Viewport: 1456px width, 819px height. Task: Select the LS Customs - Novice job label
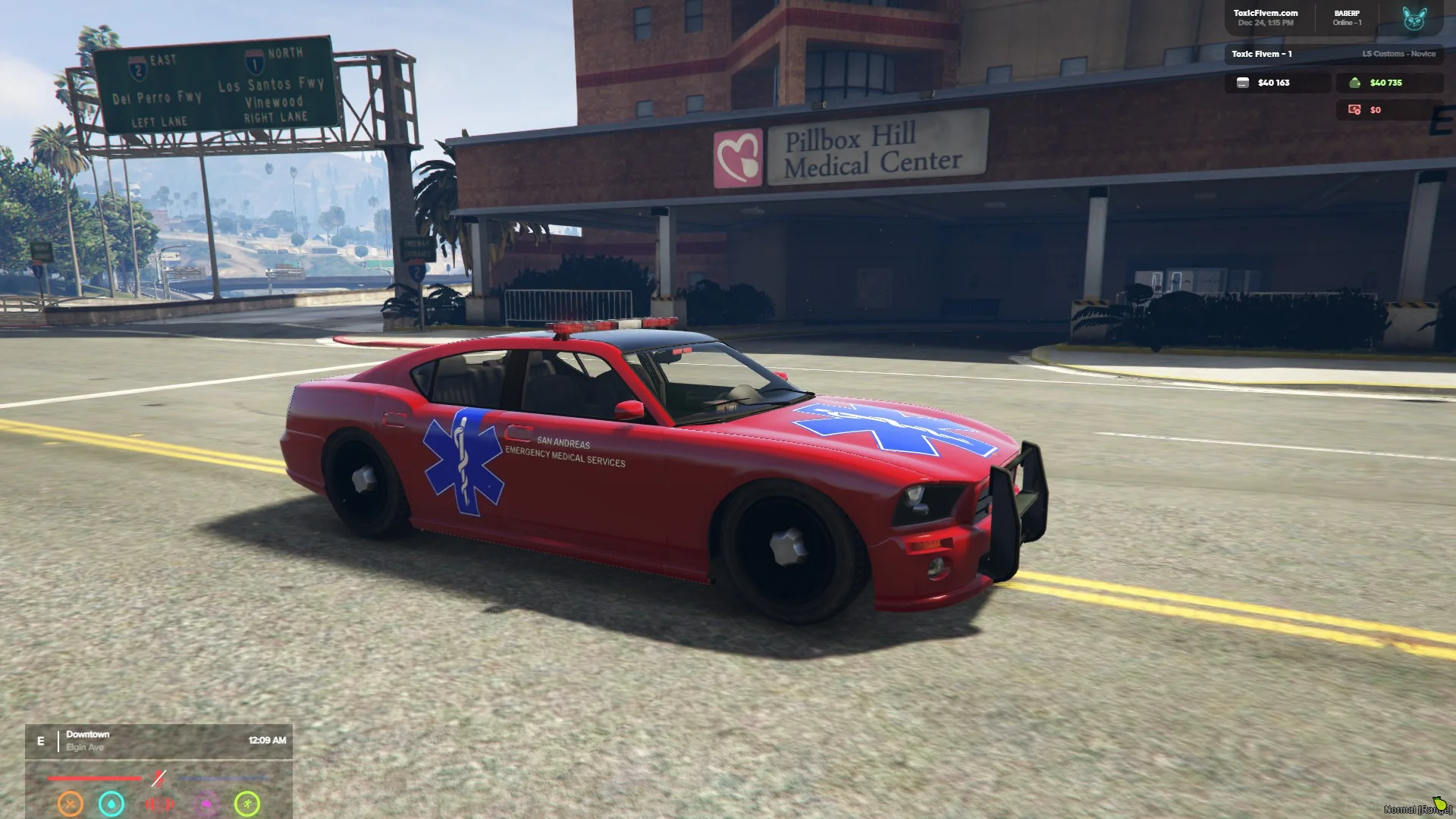click(1398, 54)
